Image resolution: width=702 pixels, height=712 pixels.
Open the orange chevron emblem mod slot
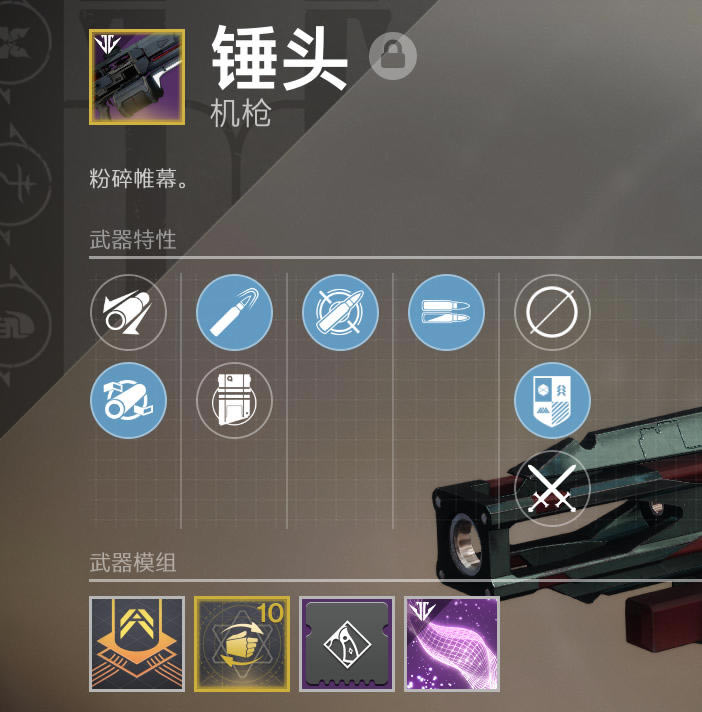point(137,644)
